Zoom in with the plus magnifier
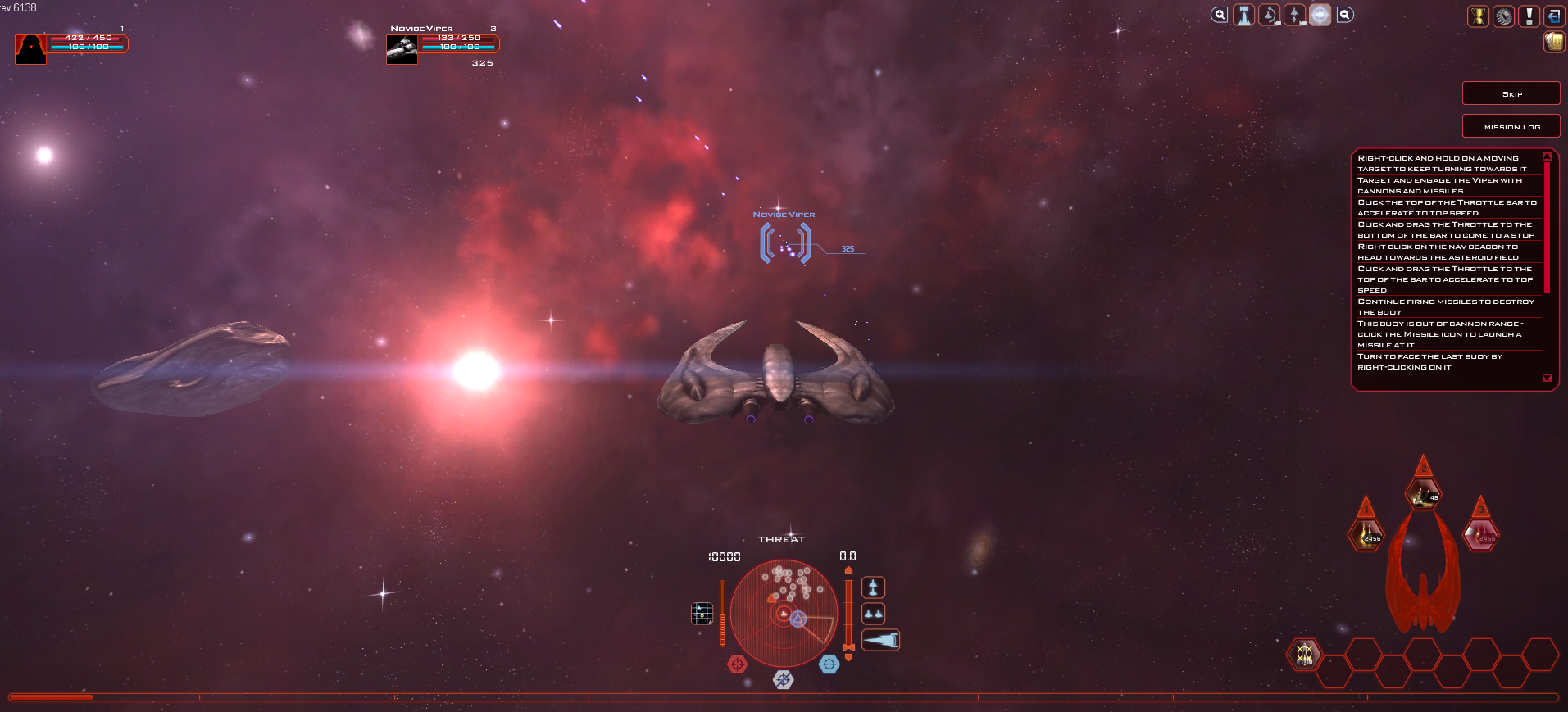The height and width of the screenshot is (712, 1568). coord(1220,15)
